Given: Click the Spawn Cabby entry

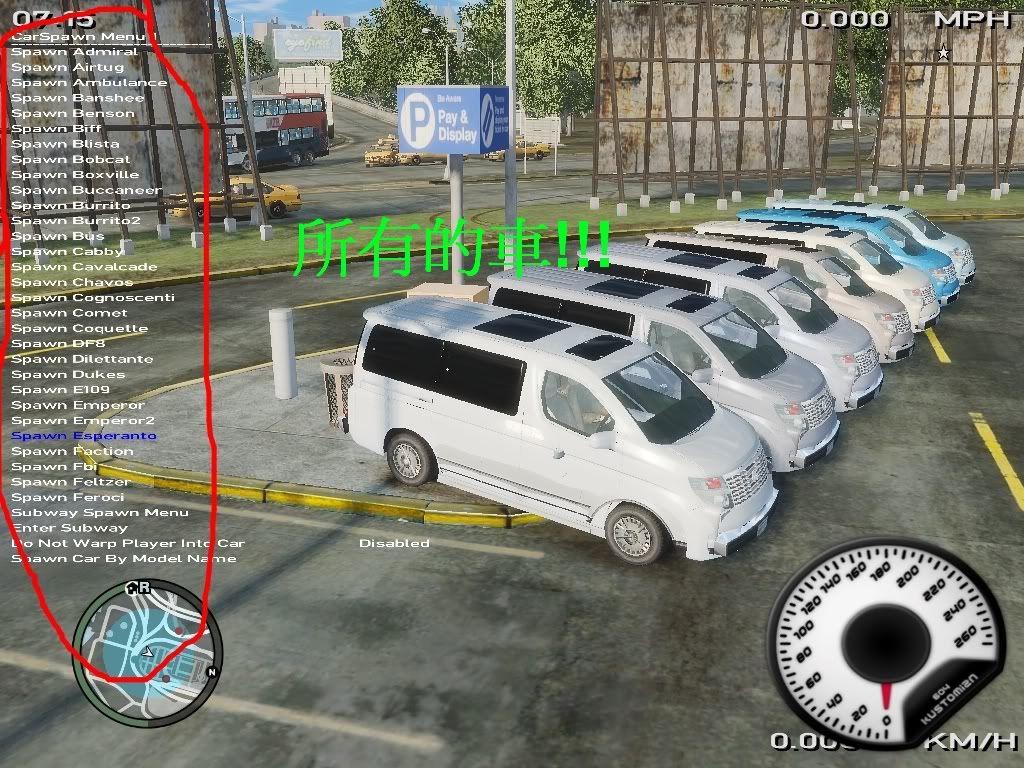Looking at the screenshot, I should click(x=67, y=252).
